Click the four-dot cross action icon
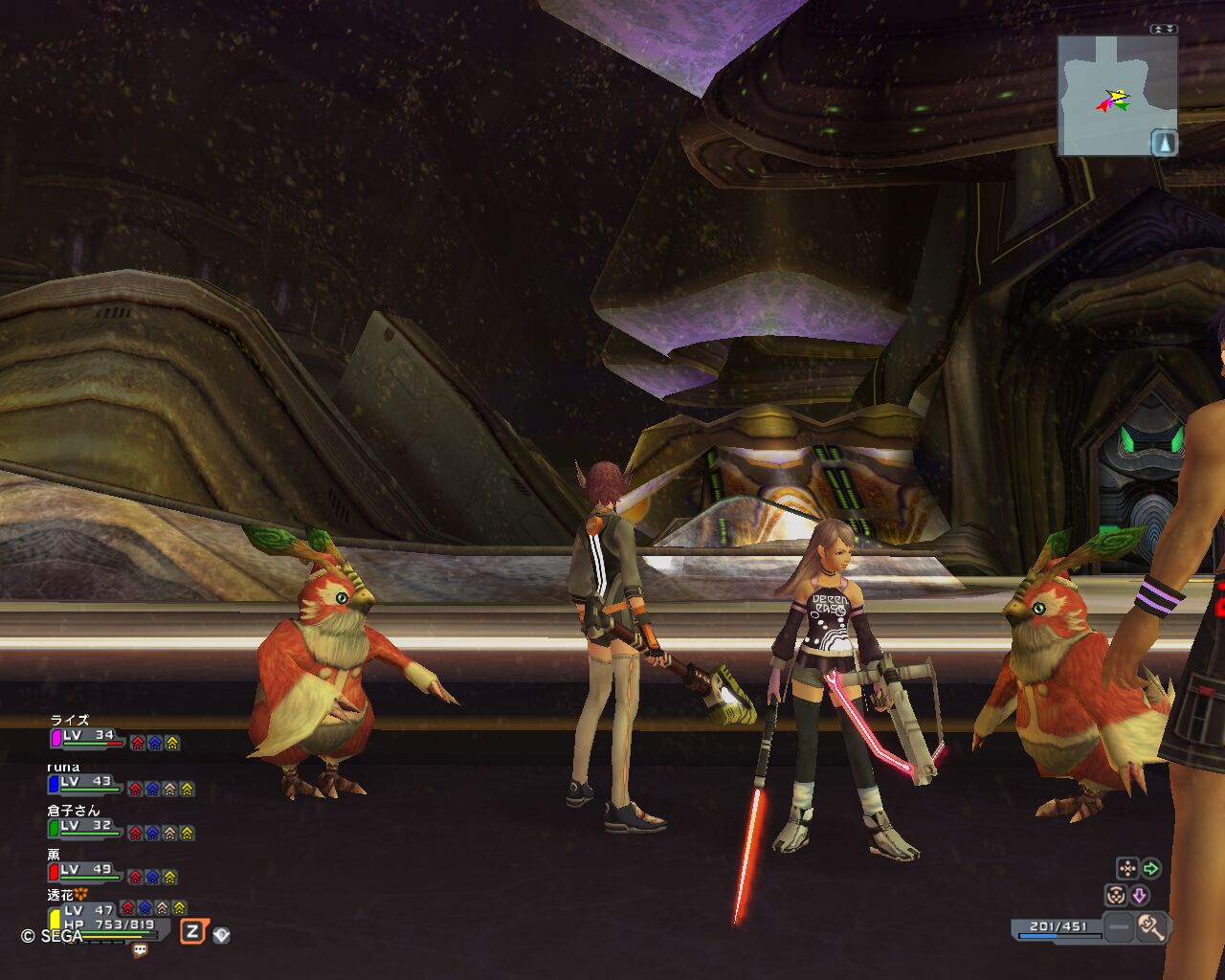The width and height of the screenshot is (1225, 980). 1127,869
